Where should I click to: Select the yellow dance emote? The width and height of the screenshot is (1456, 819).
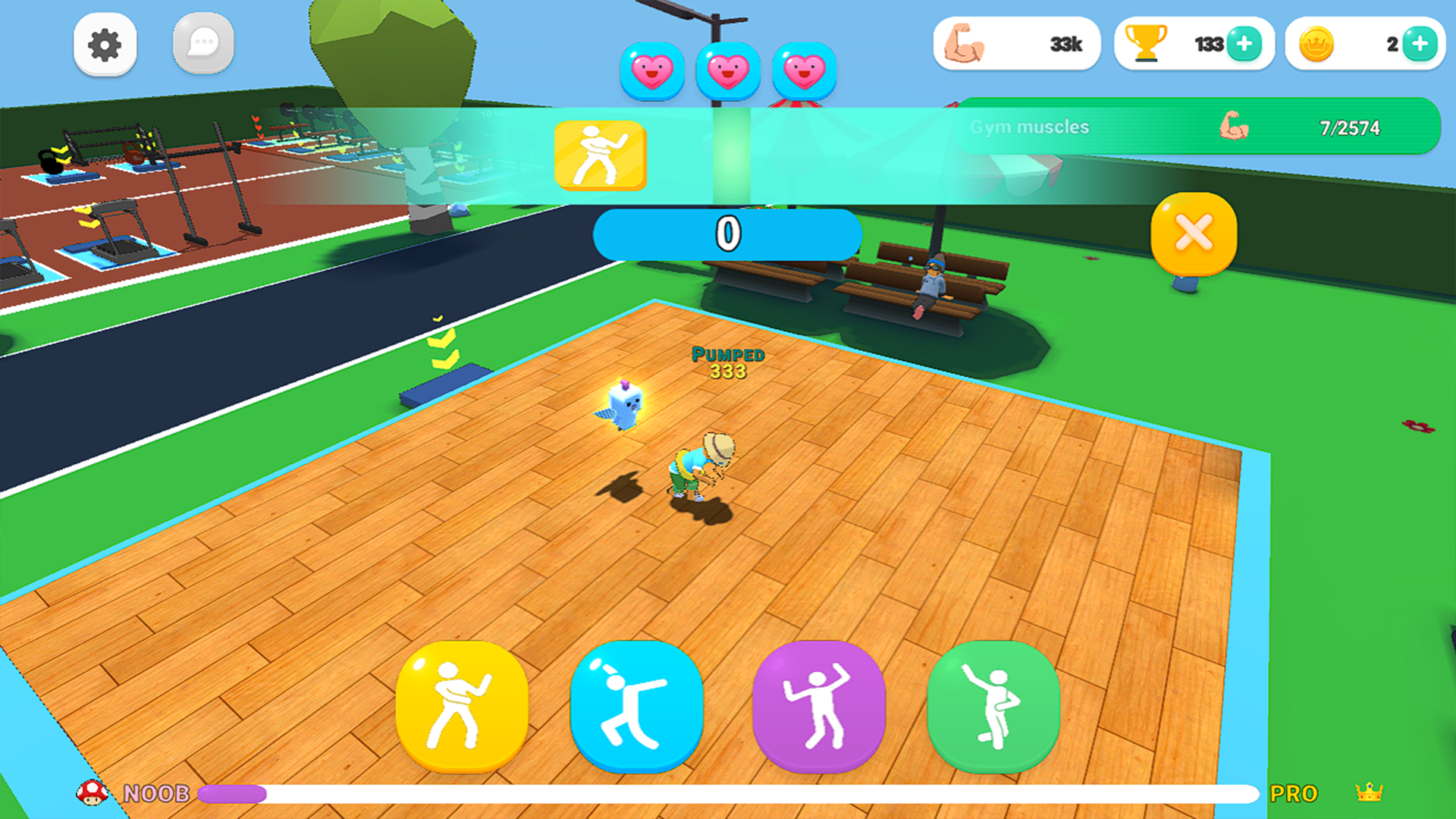click(463, 705)
